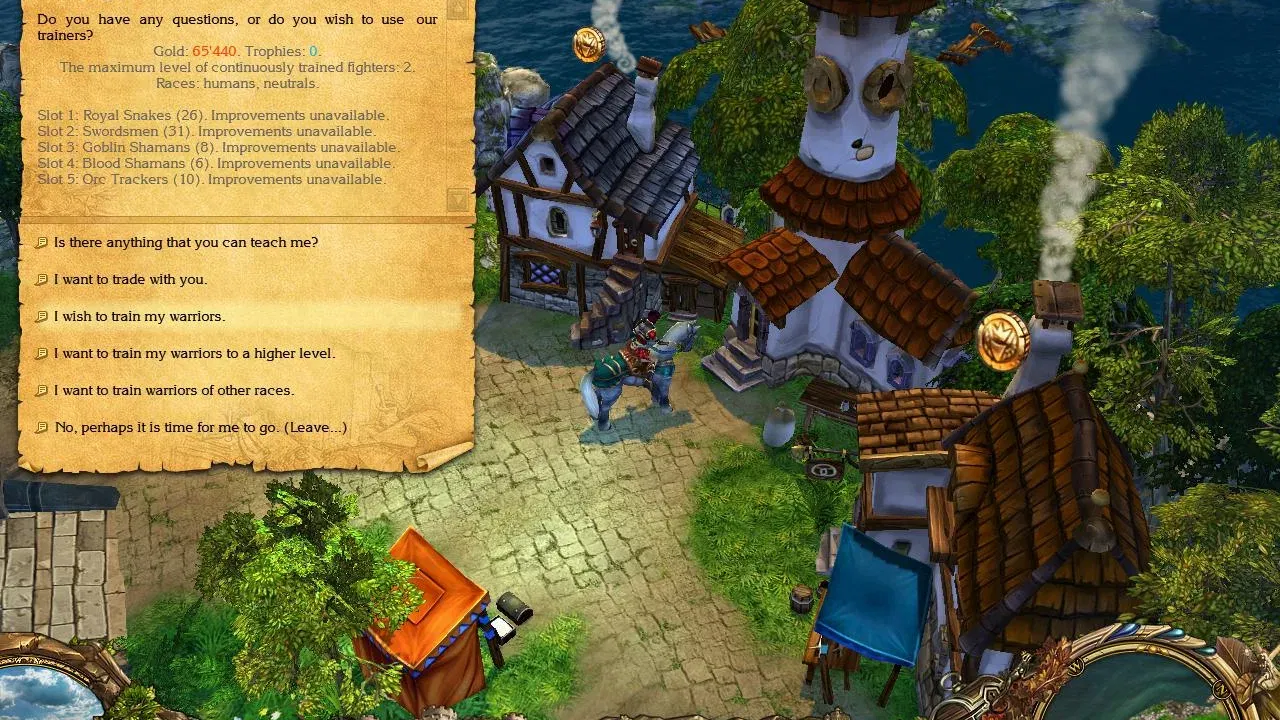
Task: Collect the floating gold coin above the tavern chimney
Action: [587, 43]
